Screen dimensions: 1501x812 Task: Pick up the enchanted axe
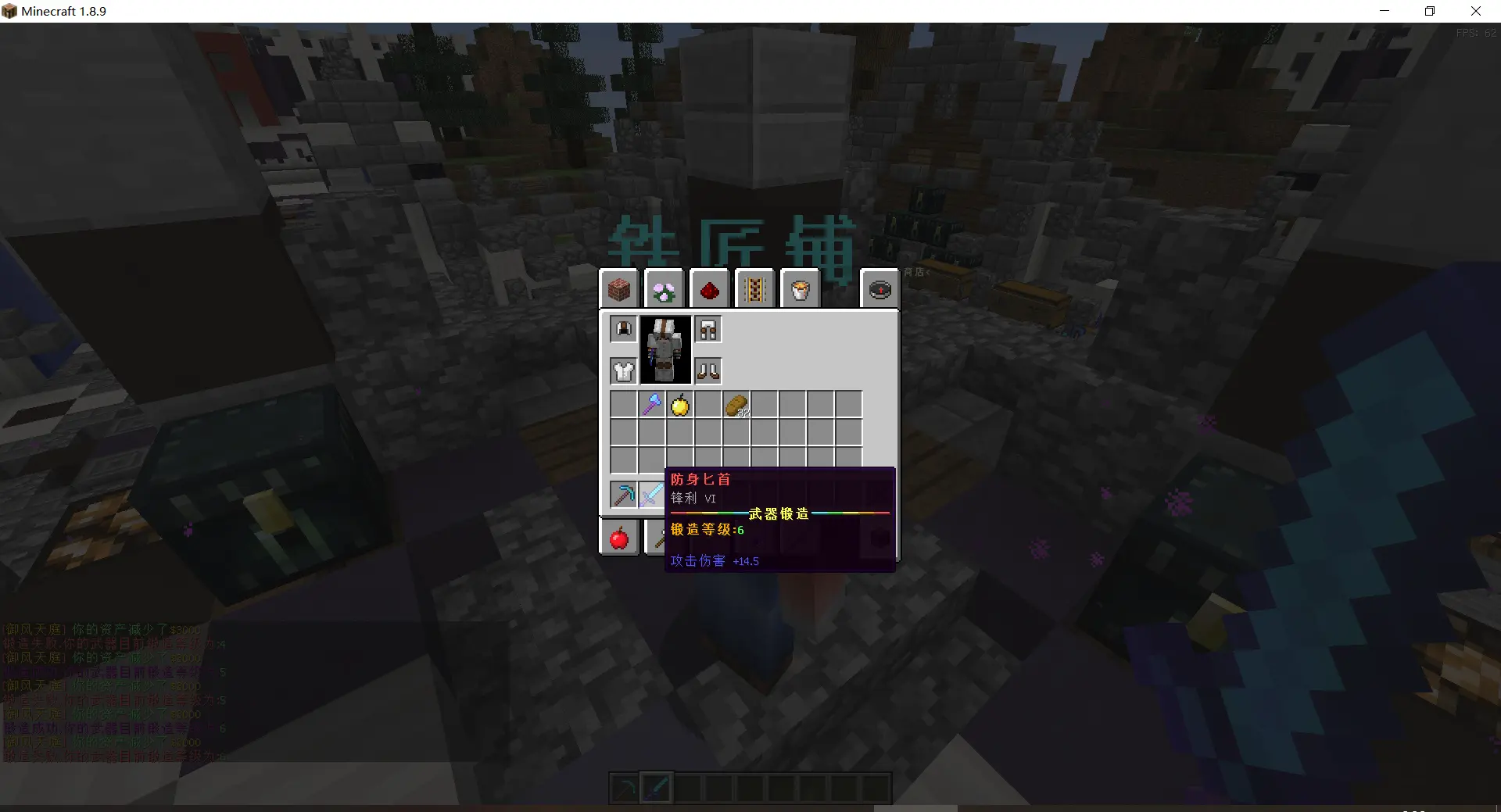[x=652, y=405]
